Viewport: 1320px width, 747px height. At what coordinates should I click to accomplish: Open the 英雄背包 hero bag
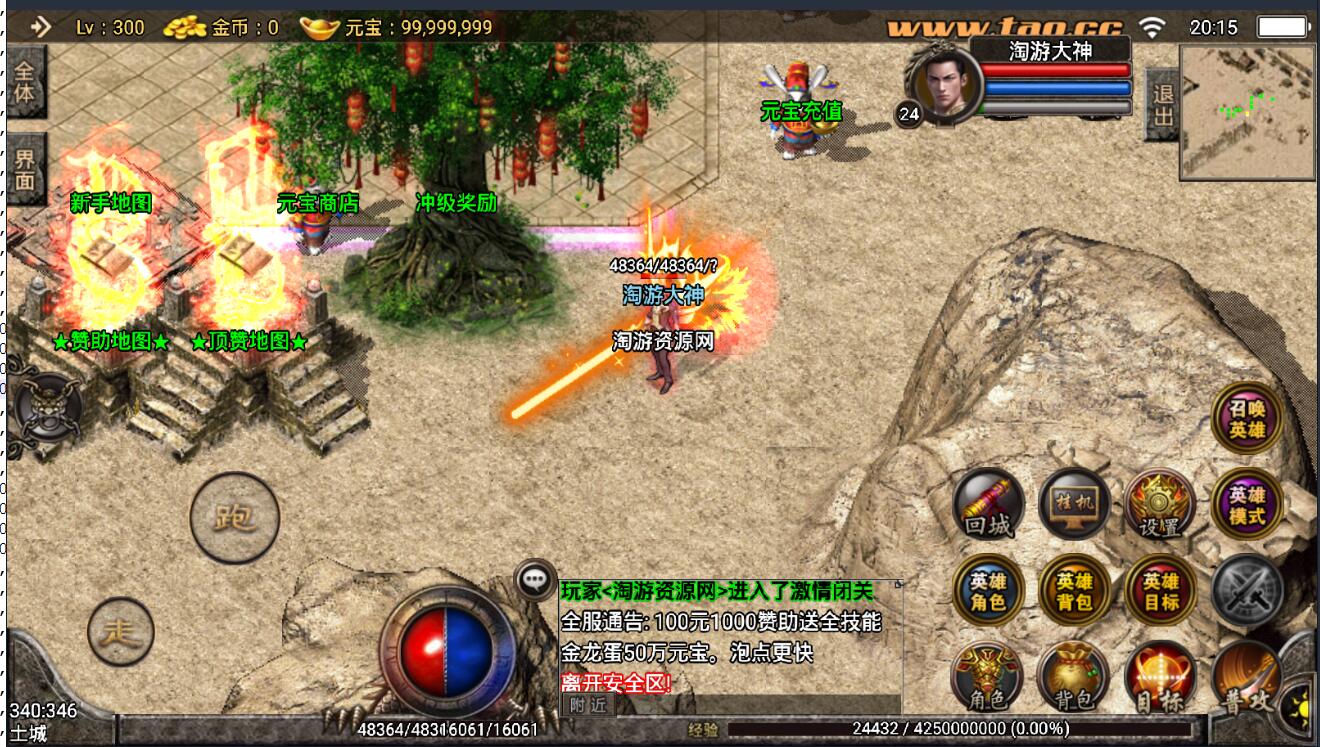pos(1074,590)
